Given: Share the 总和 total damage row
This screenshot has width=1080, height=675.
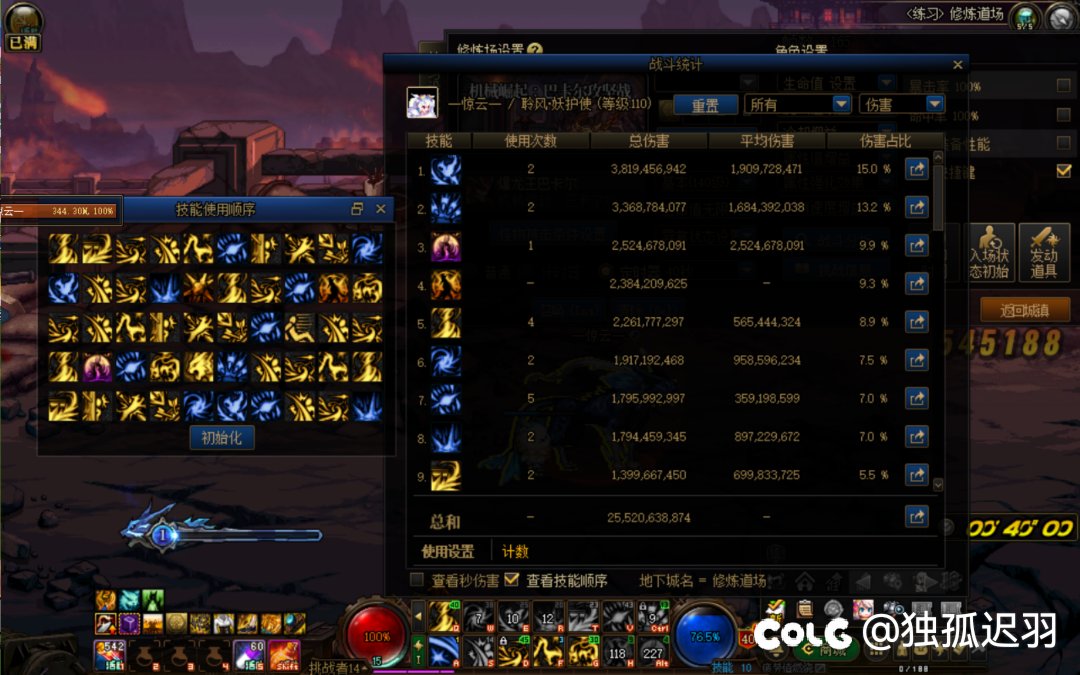Looking at the screenshot, I should coord(916,517).
